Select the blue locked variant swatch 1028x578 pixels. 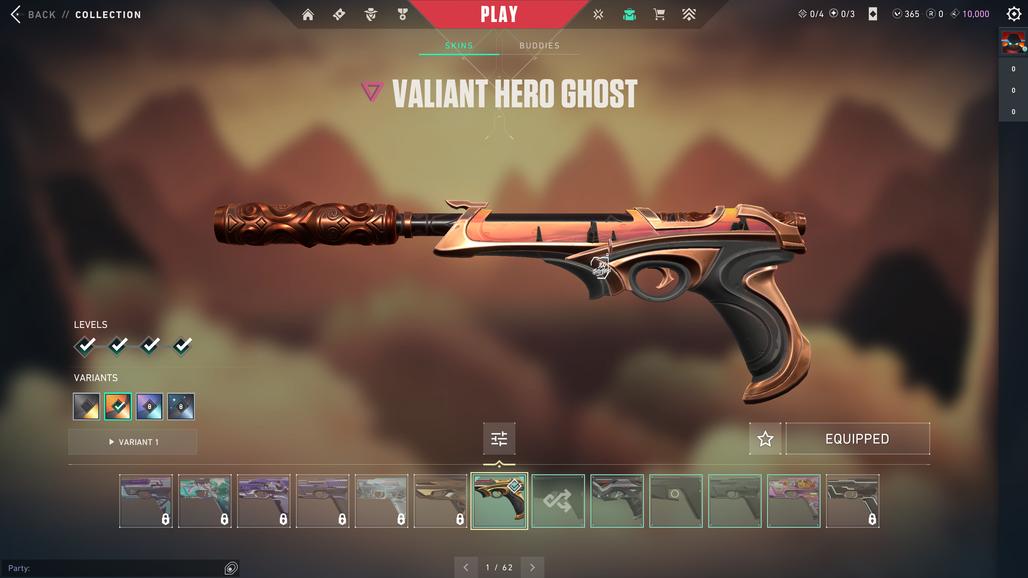pos(181,407)
